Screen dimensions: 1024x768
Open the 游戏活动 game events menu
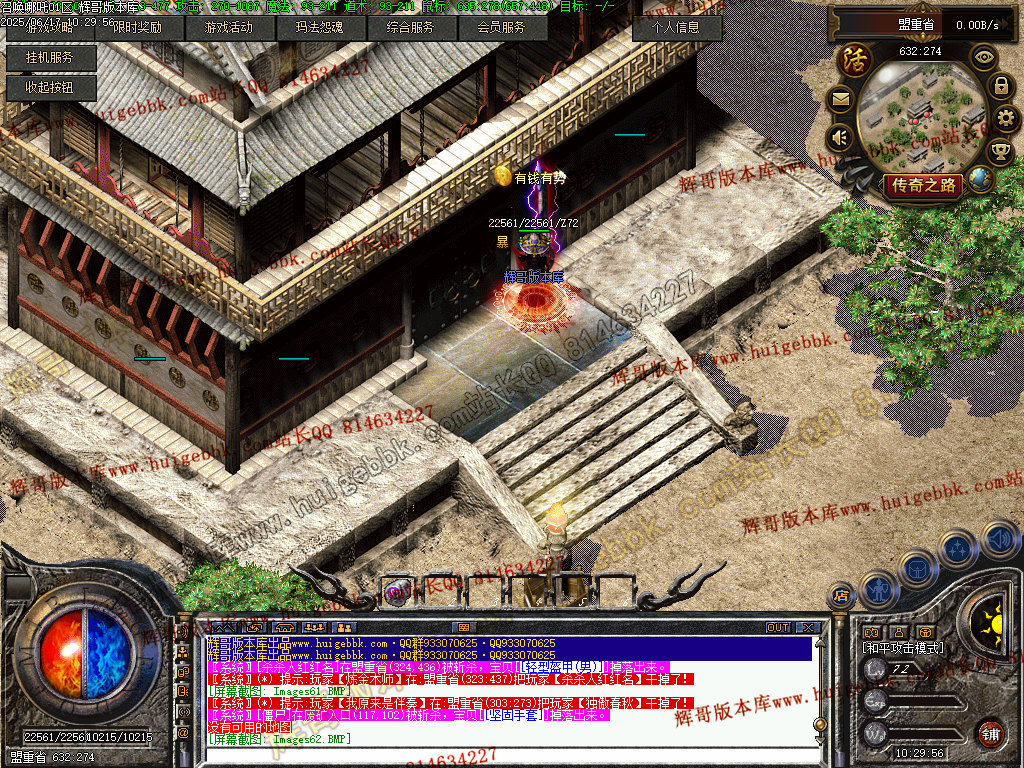coord(228,28)
